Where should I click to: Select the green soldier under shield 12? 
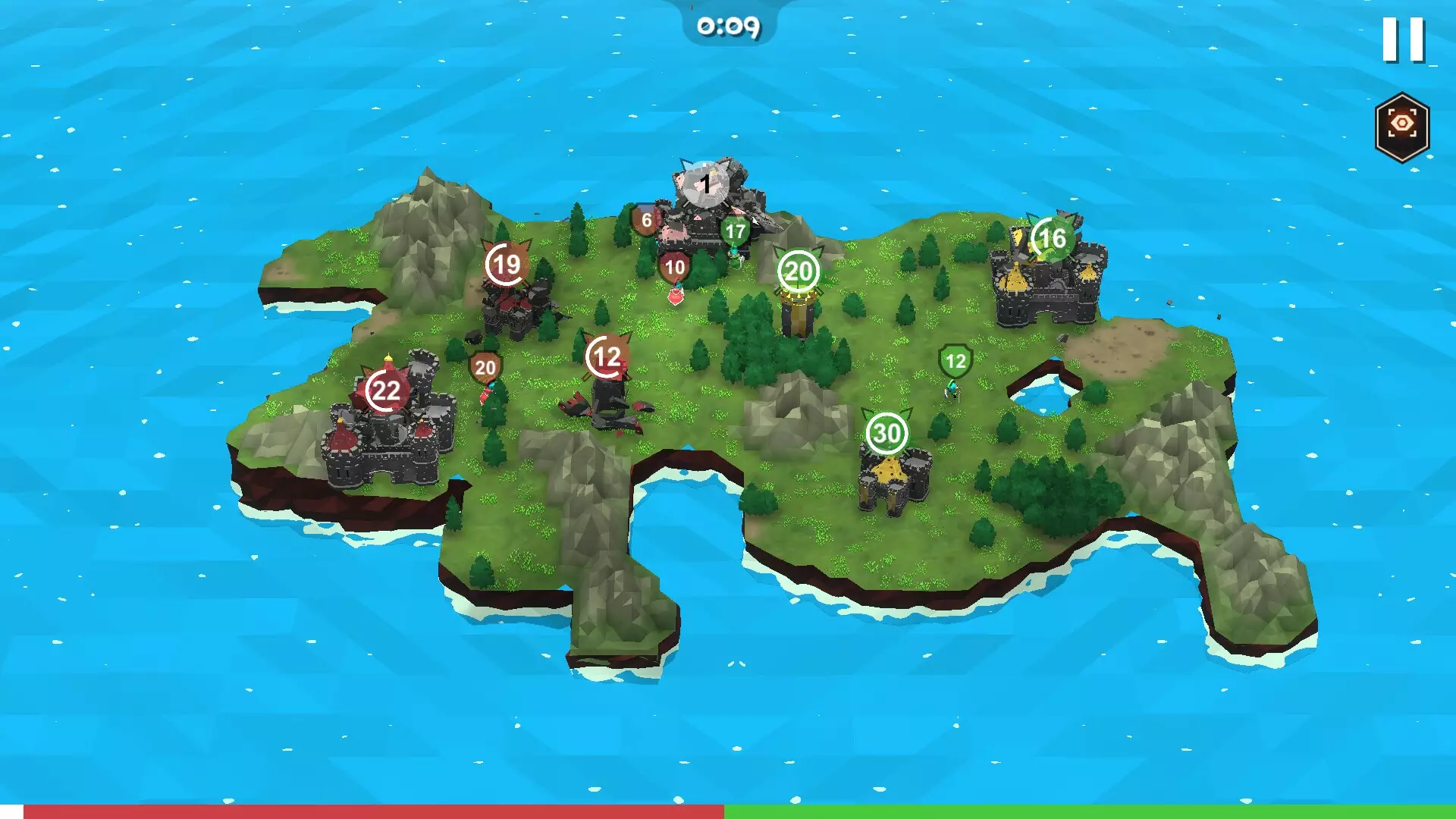tap(952, 388)
